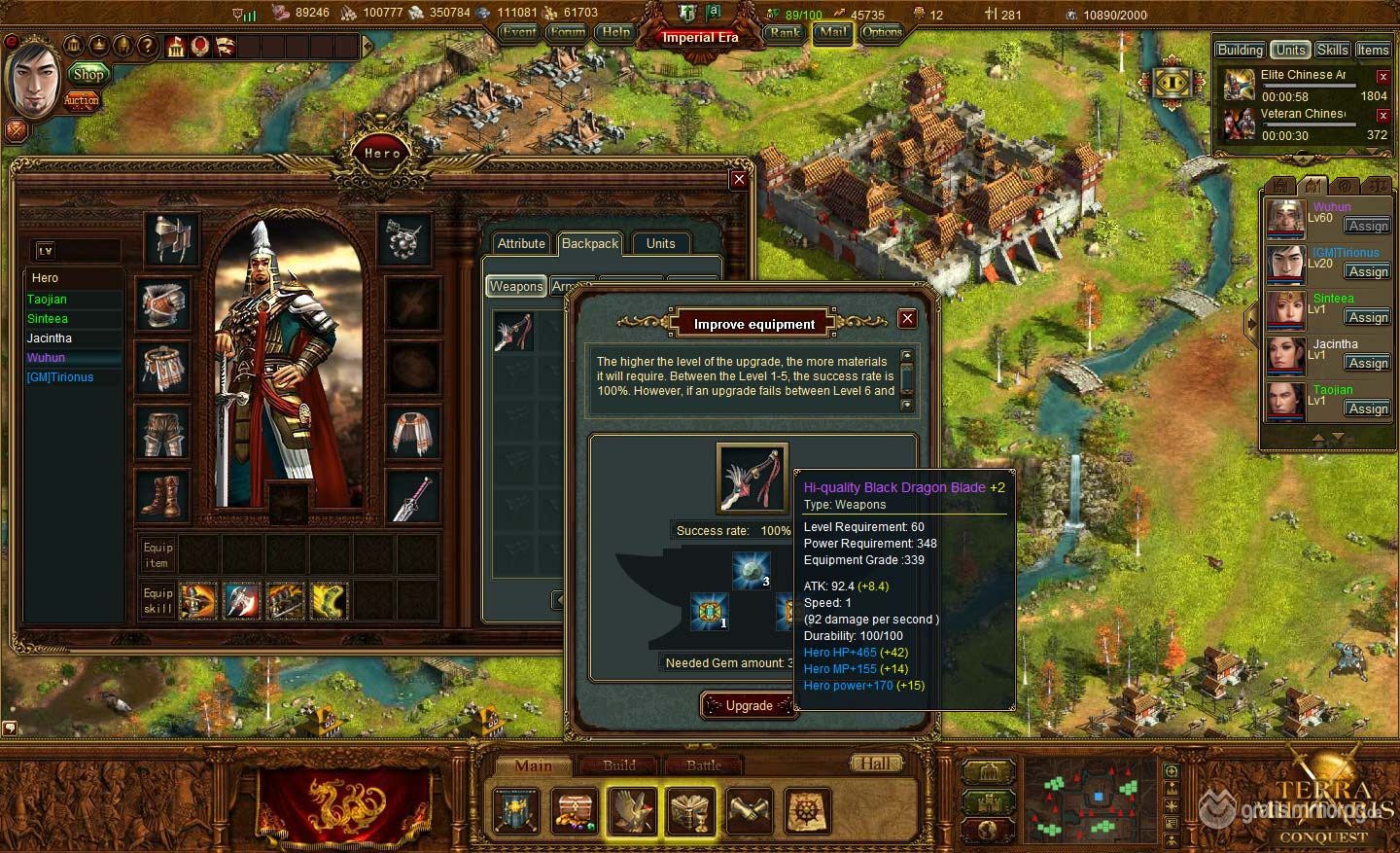Assign hero Wuhun

pos(1368,226)
